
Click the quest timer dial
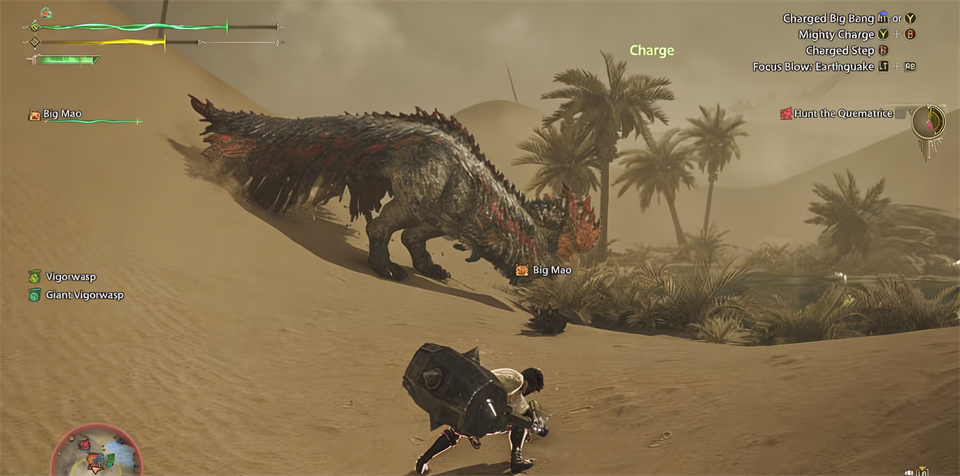tap(929, 122)
